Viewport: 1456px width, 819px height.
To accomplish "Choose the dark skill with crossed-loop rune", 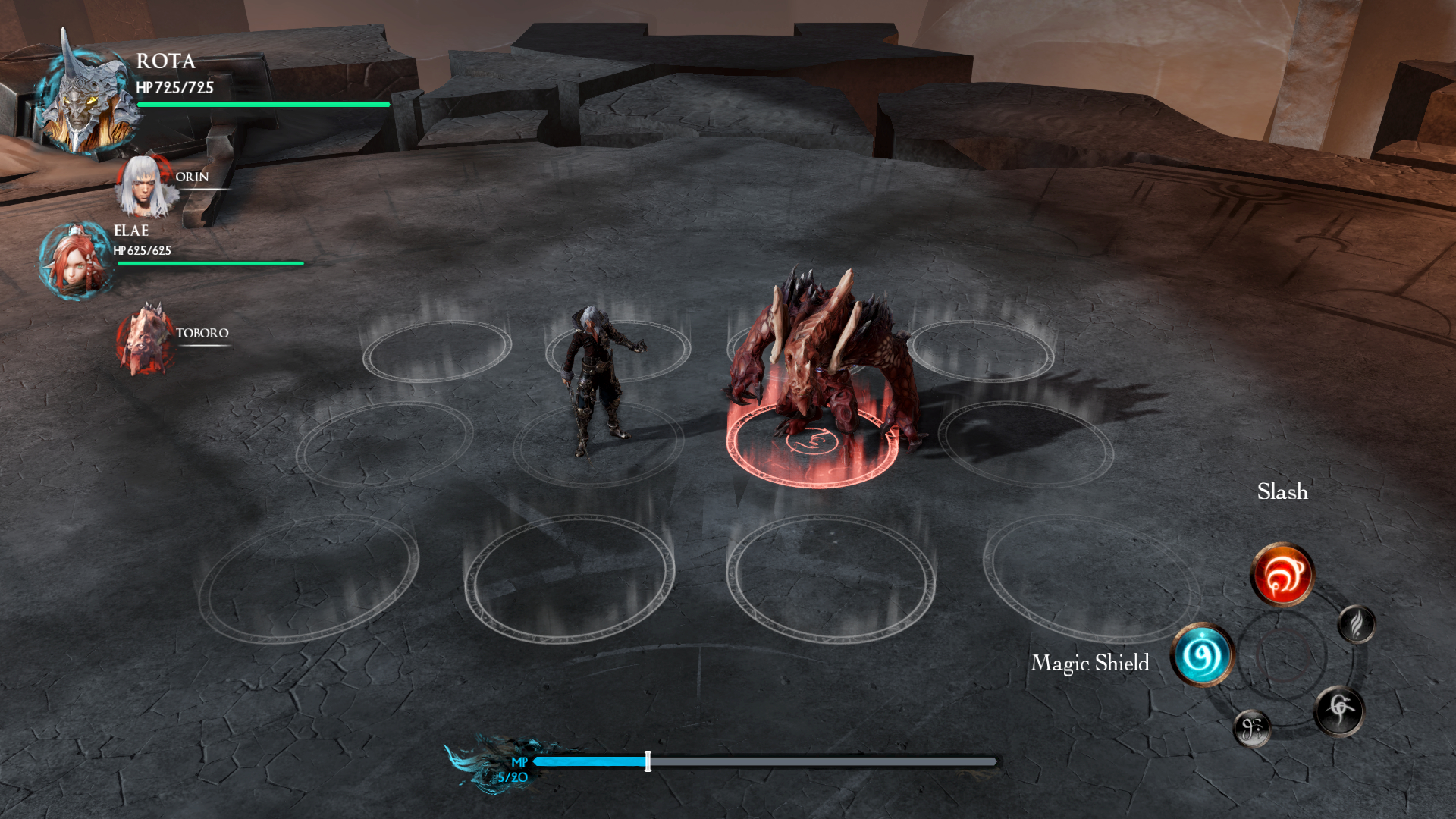I will tap(1339, 710).
